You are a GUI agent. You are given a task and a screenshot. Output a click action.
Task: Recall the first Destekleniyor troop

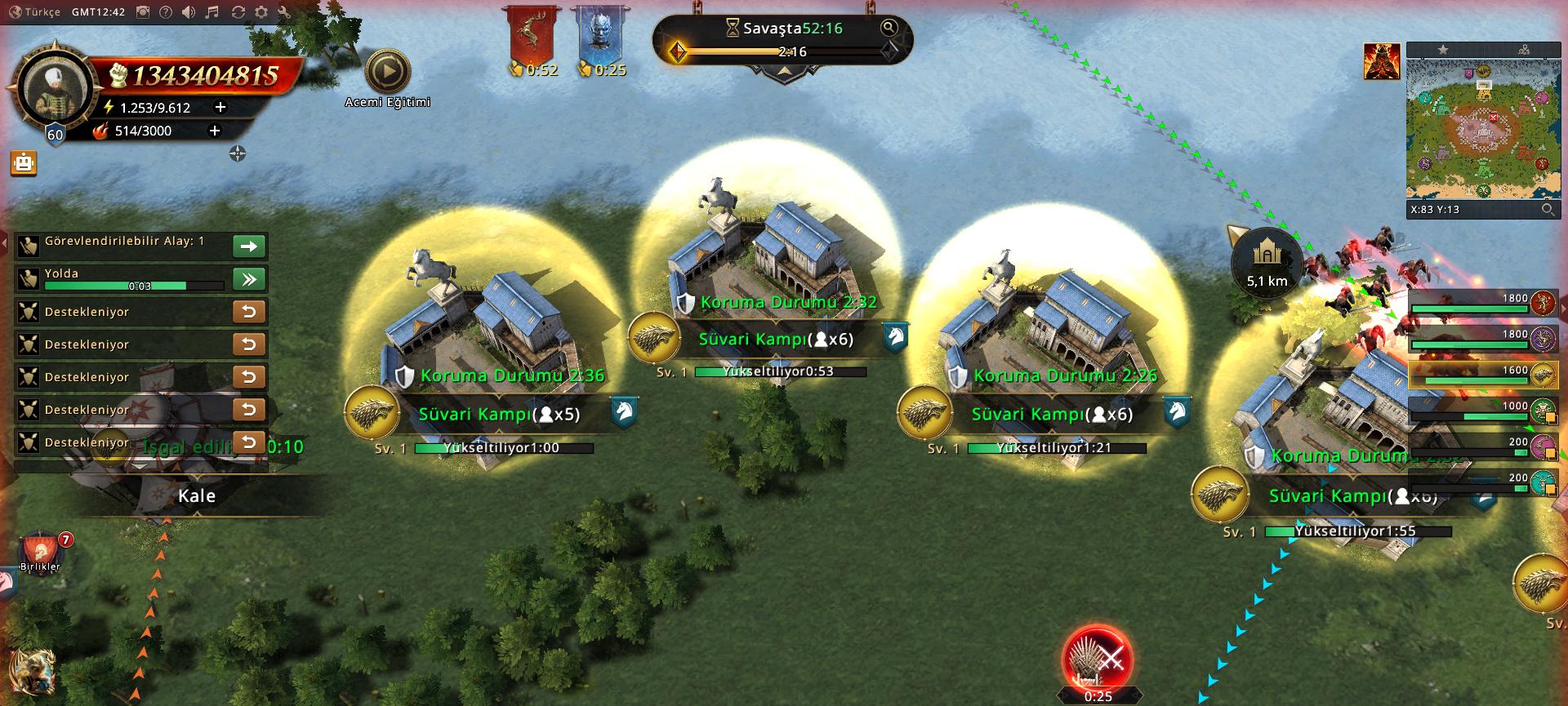[x=249, y=312]
